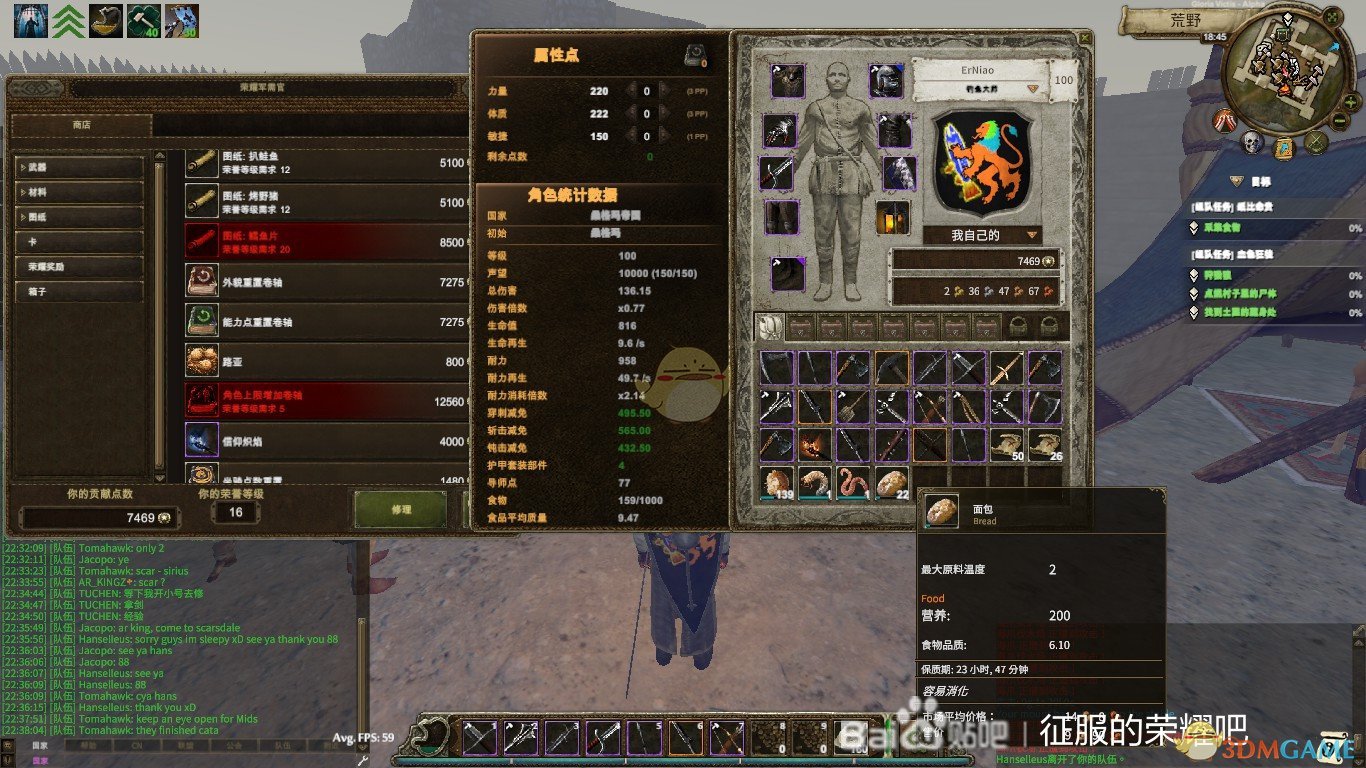The image size is (1366, 768).
Task: Open the 箱子 chests shop category
Action: coord(80,292)
